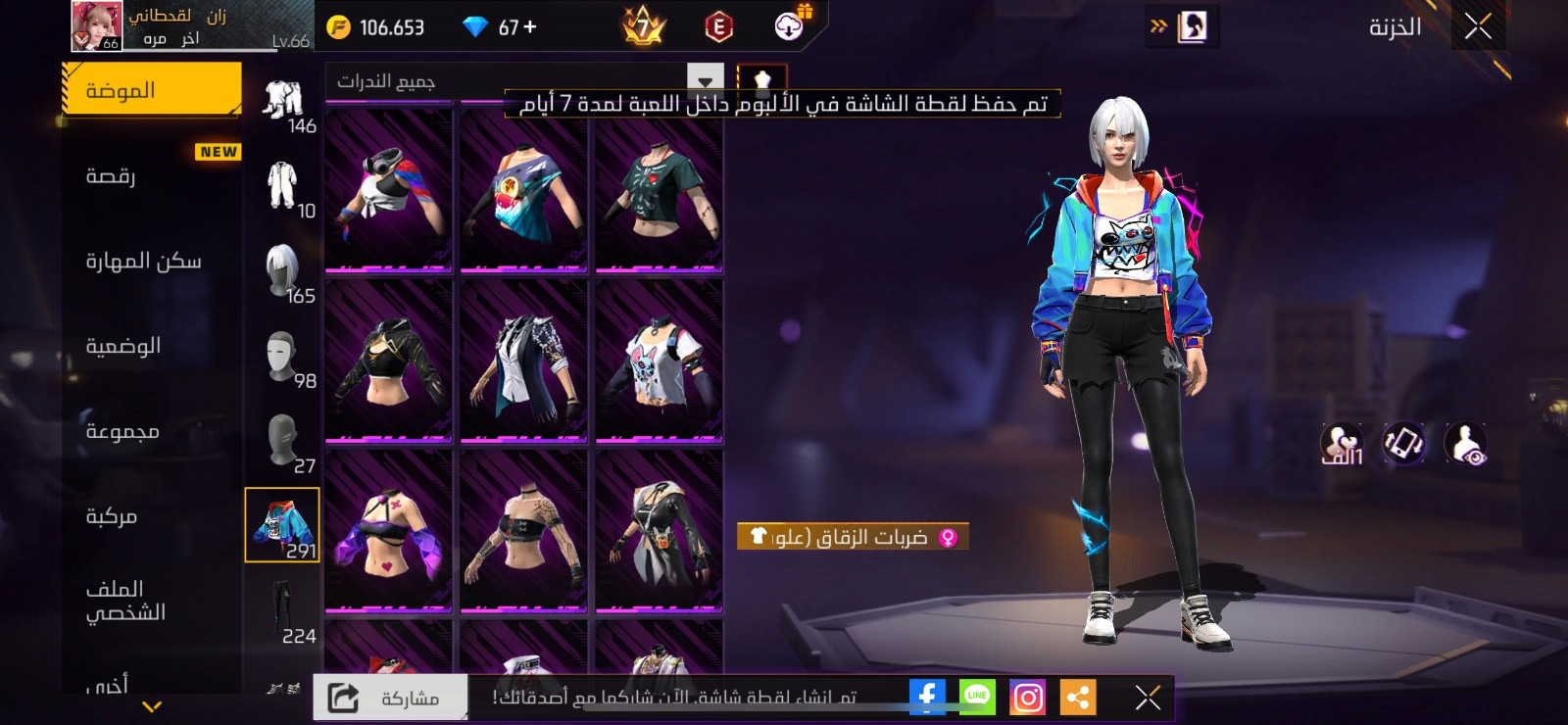Image resolution: width=1568 pixels, height=725 pixels.
Task: Select the hair category with 165 items
Action: (x=283, y=273)
